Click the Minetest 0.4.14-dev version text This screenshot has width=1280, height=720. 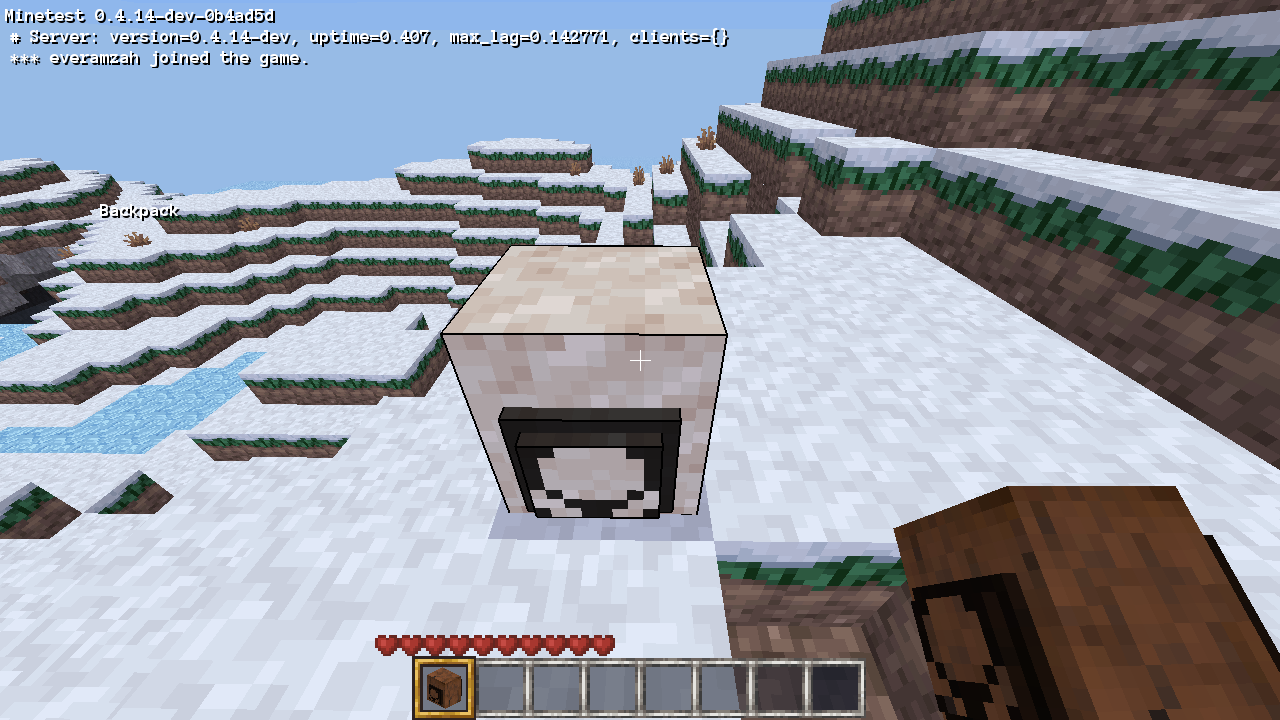[x=140, y=16]
